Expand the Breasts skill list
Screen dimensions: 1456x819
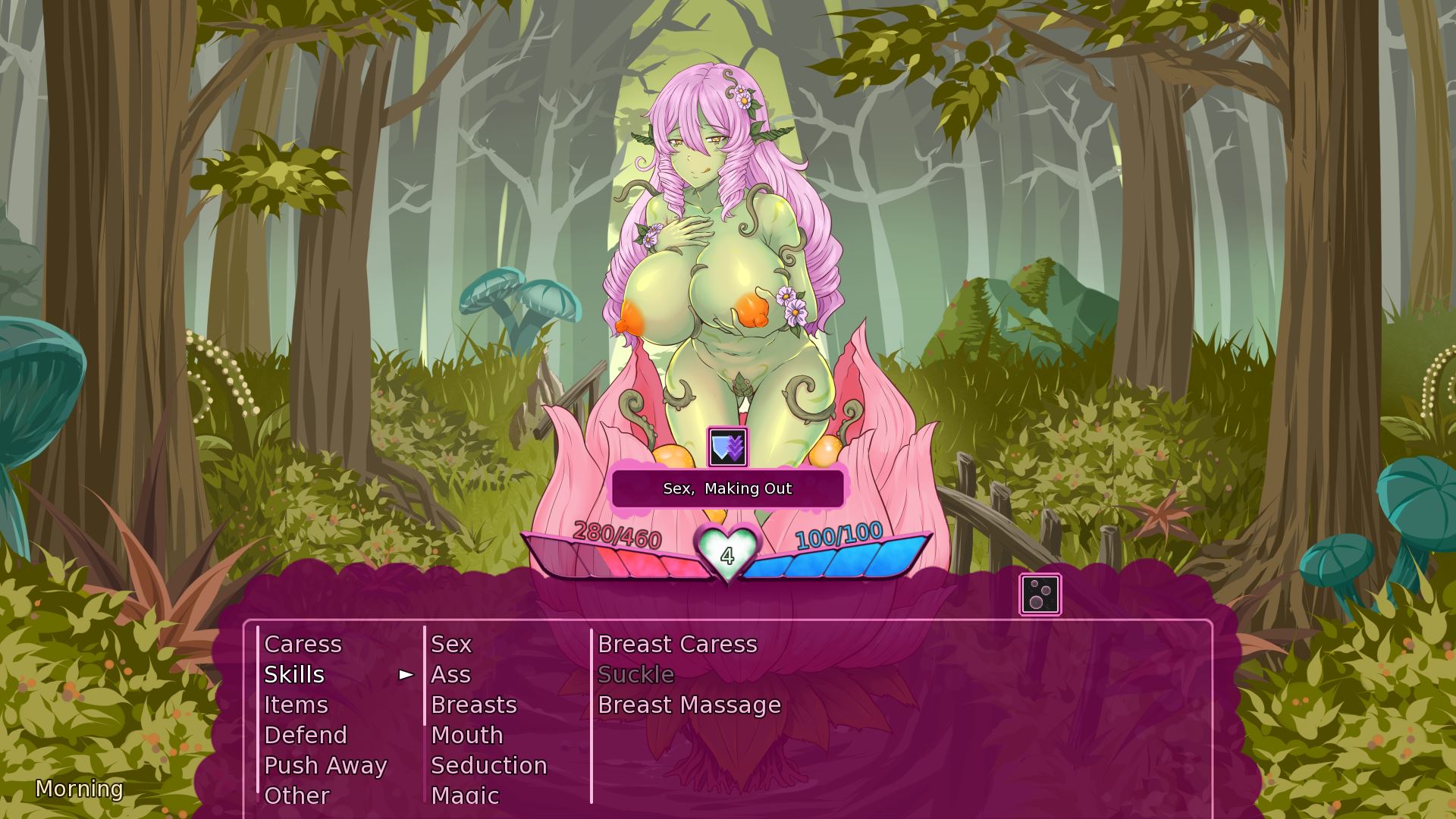click(x=473, y=704)
